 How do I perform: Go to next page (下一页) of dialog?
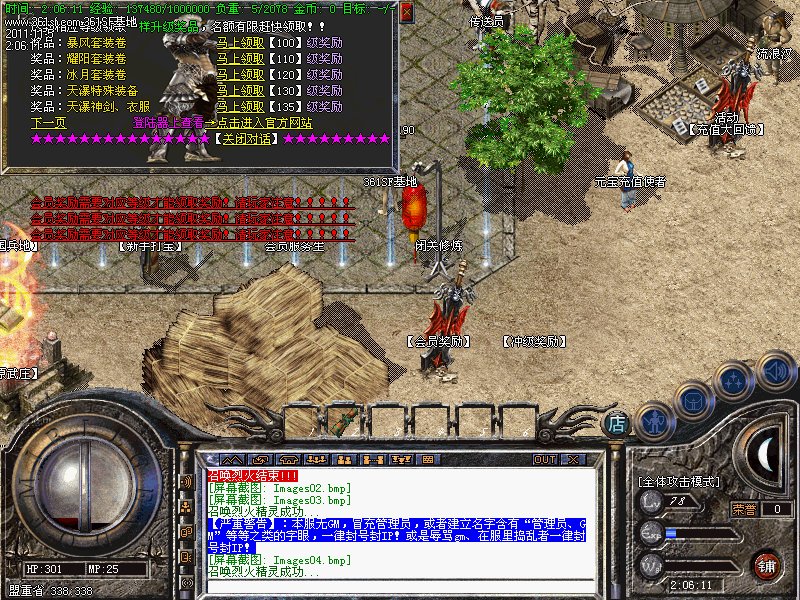(x=48, y=122)
